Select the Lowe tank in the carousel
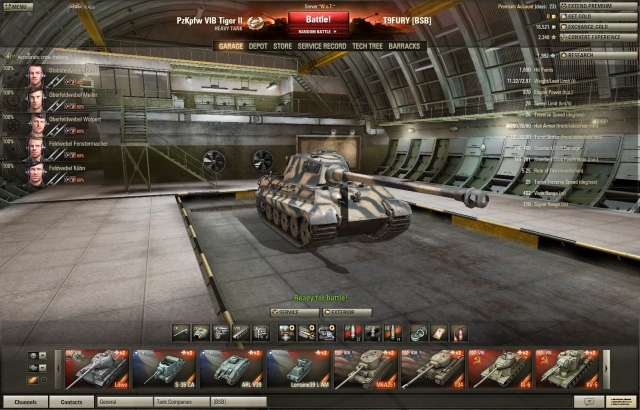The height and width of the screenshot is (410, 640). click(x=96, y=368)
